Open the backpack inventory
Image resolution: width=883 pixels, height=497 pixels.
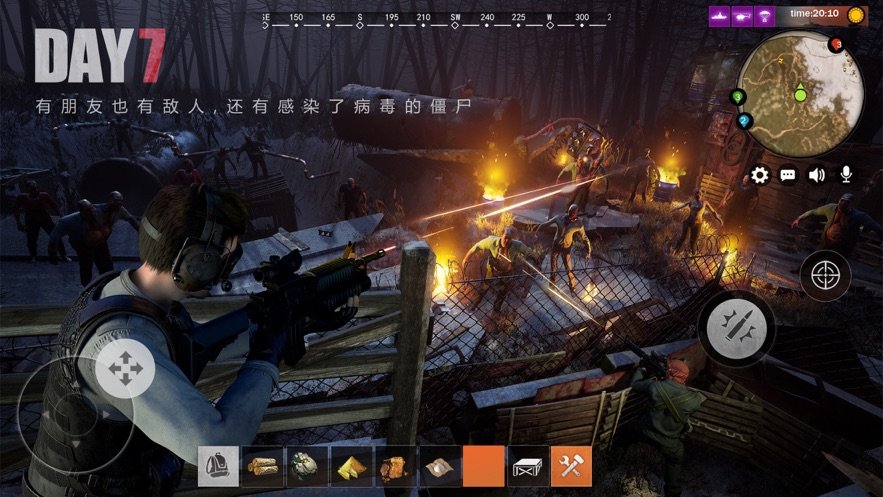pos(218,466)
